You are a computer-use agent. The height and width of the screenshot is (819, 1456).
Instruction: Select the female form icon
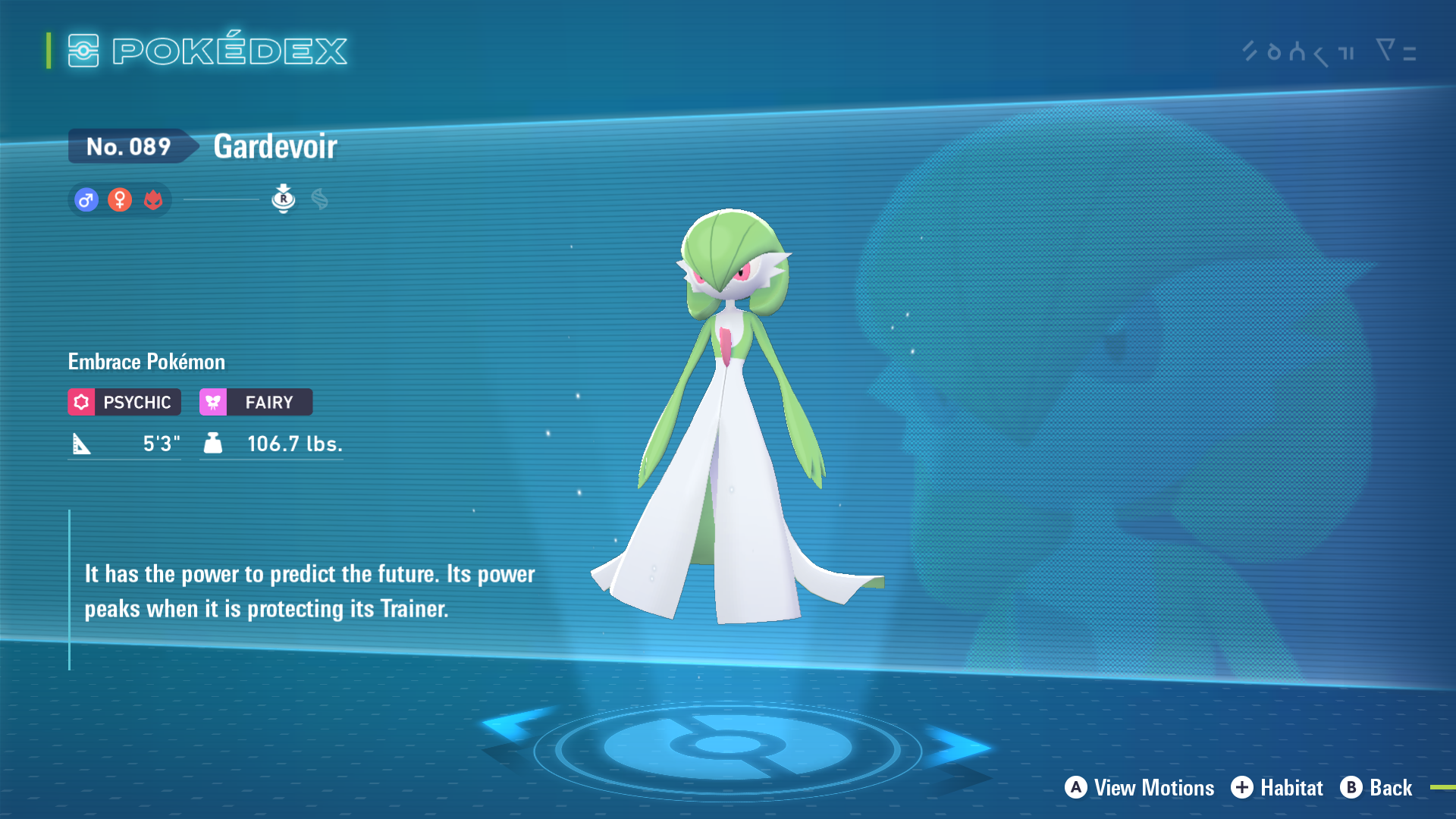click(x=120, y=200)
